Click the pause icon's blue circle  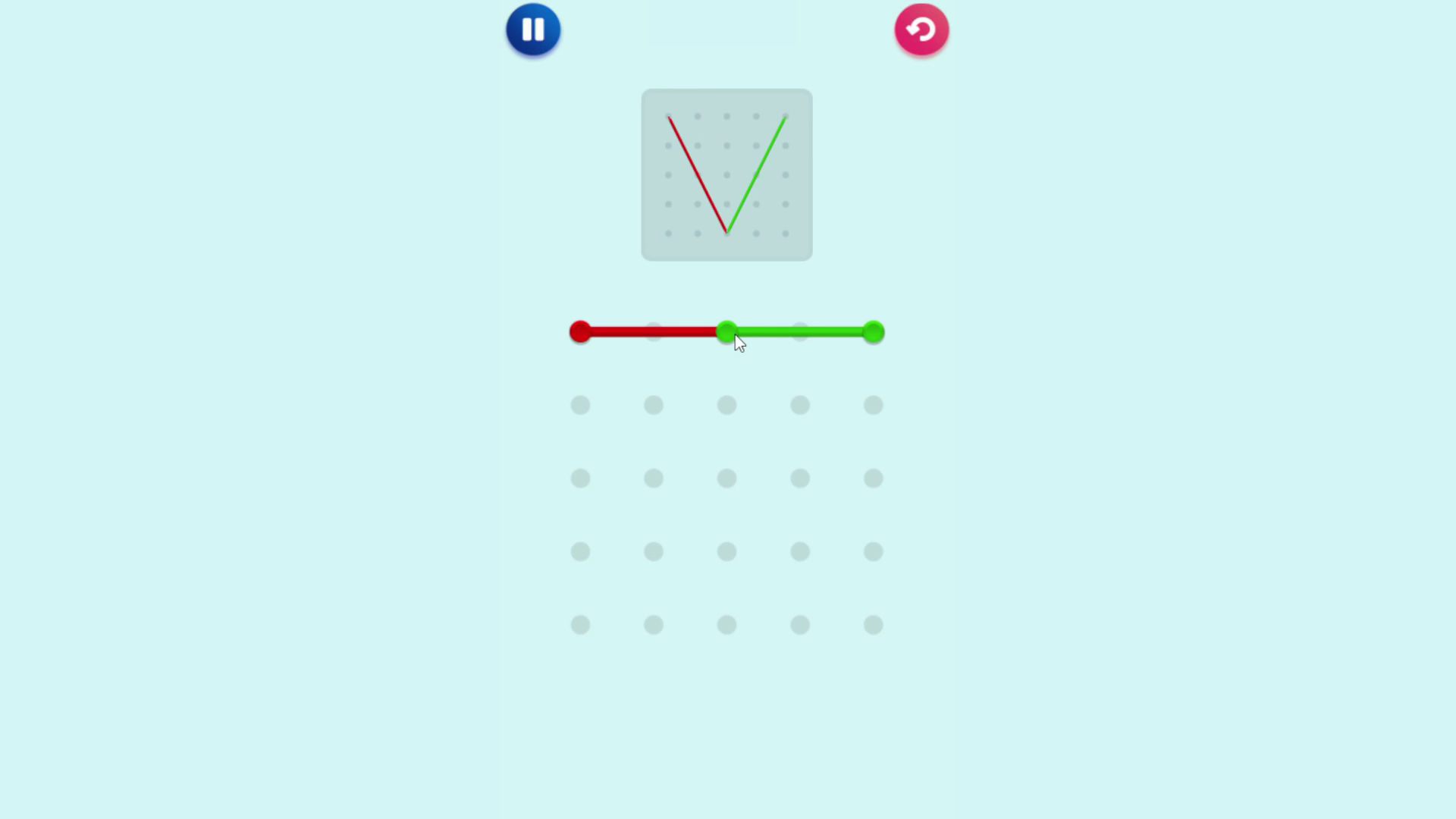533,30
